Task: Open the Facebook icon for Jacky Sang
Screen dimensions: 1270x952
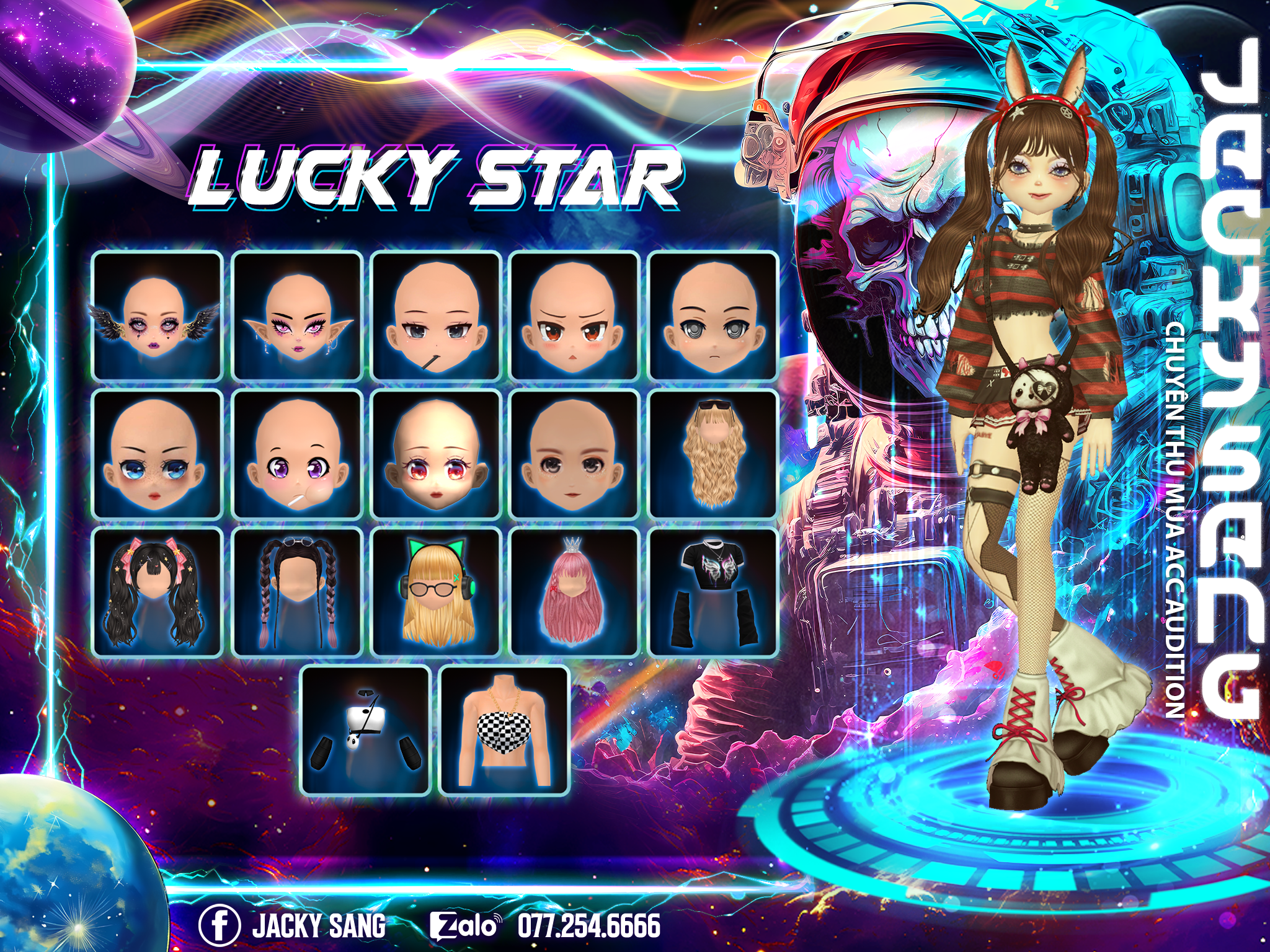Action: click(220, 925)
